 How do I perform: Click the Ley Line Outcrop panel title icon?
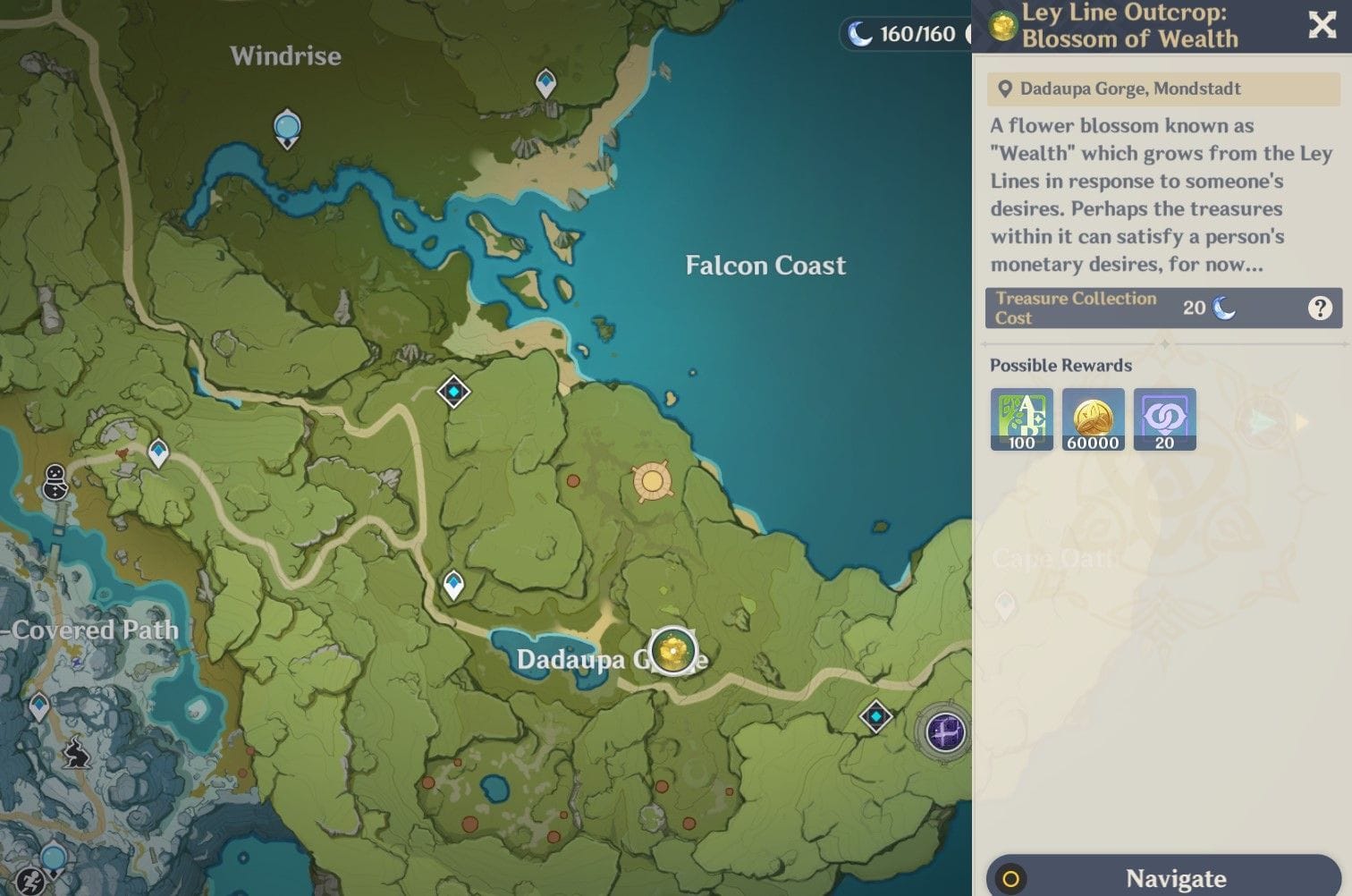[x=1001, y=26]
